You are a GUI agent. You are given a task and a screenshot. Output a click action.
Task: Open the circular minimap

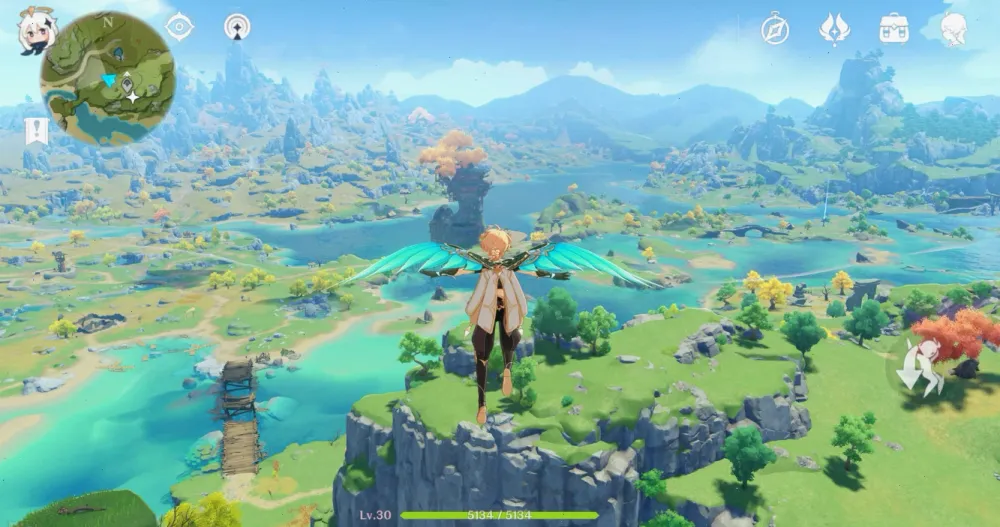pos(107,78)
